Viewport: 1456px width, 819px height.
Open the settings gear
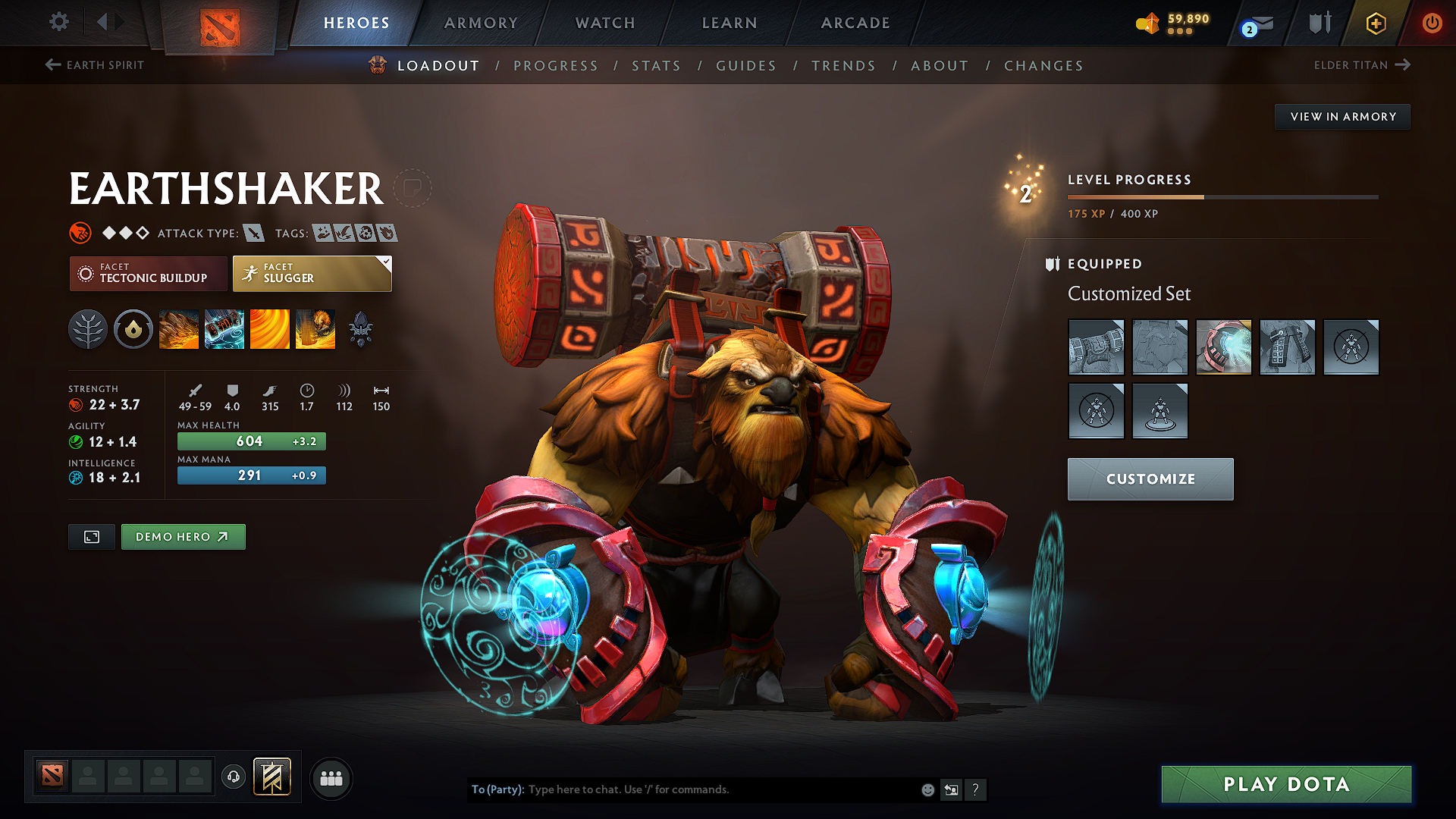point(58,22)
